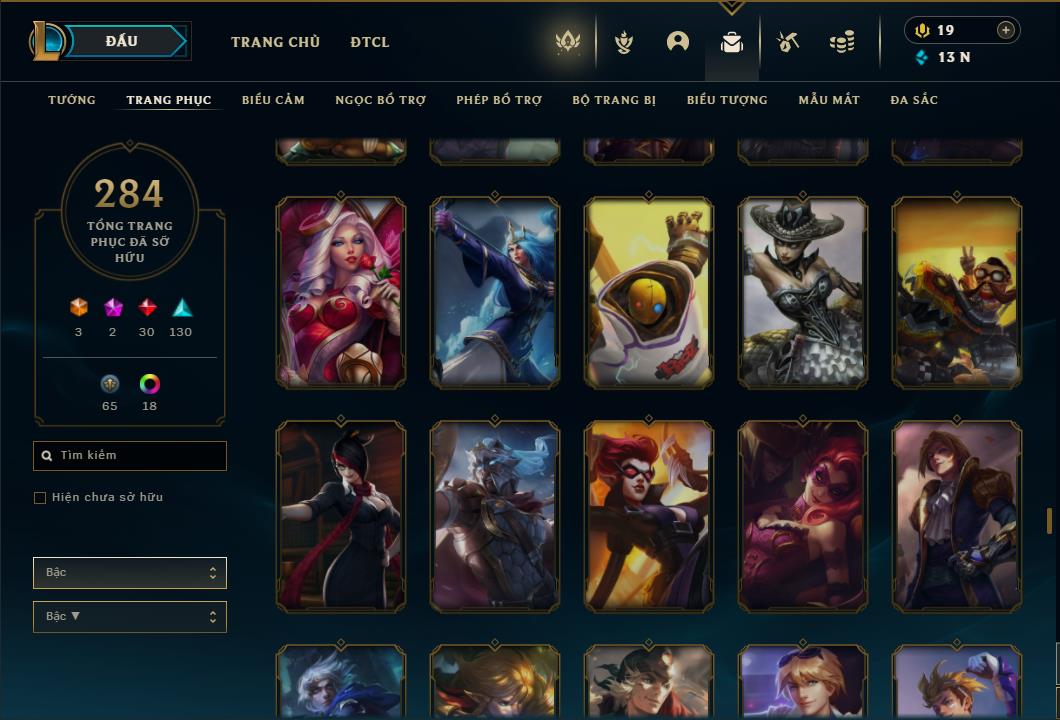This screenshot has height=720, width=1060.
Task: Click the Tìm kiếm search field
Action: click(x=130, y=456)
